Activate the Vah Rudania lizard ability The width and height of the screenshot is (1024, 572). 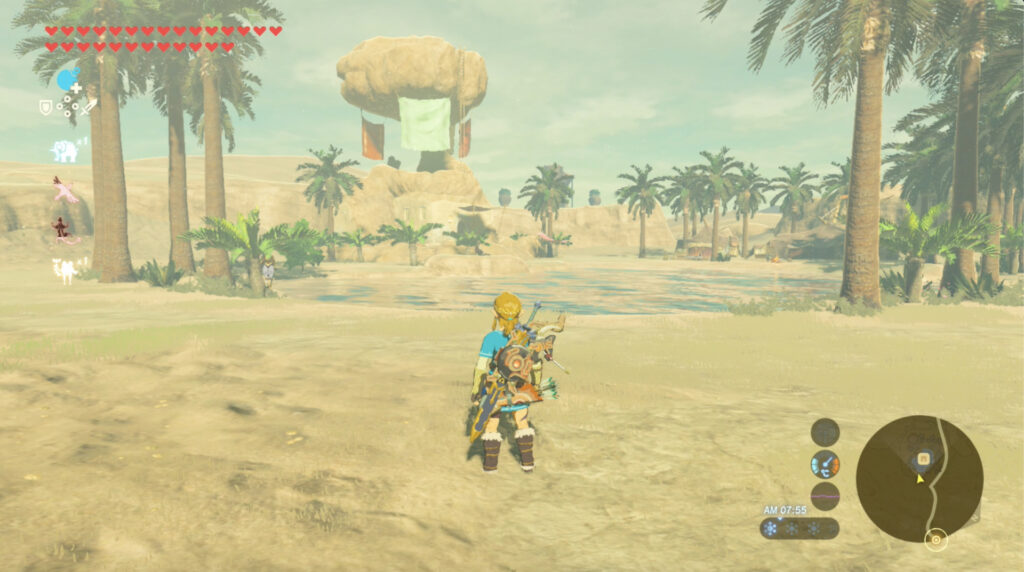[x=65, y=230]
